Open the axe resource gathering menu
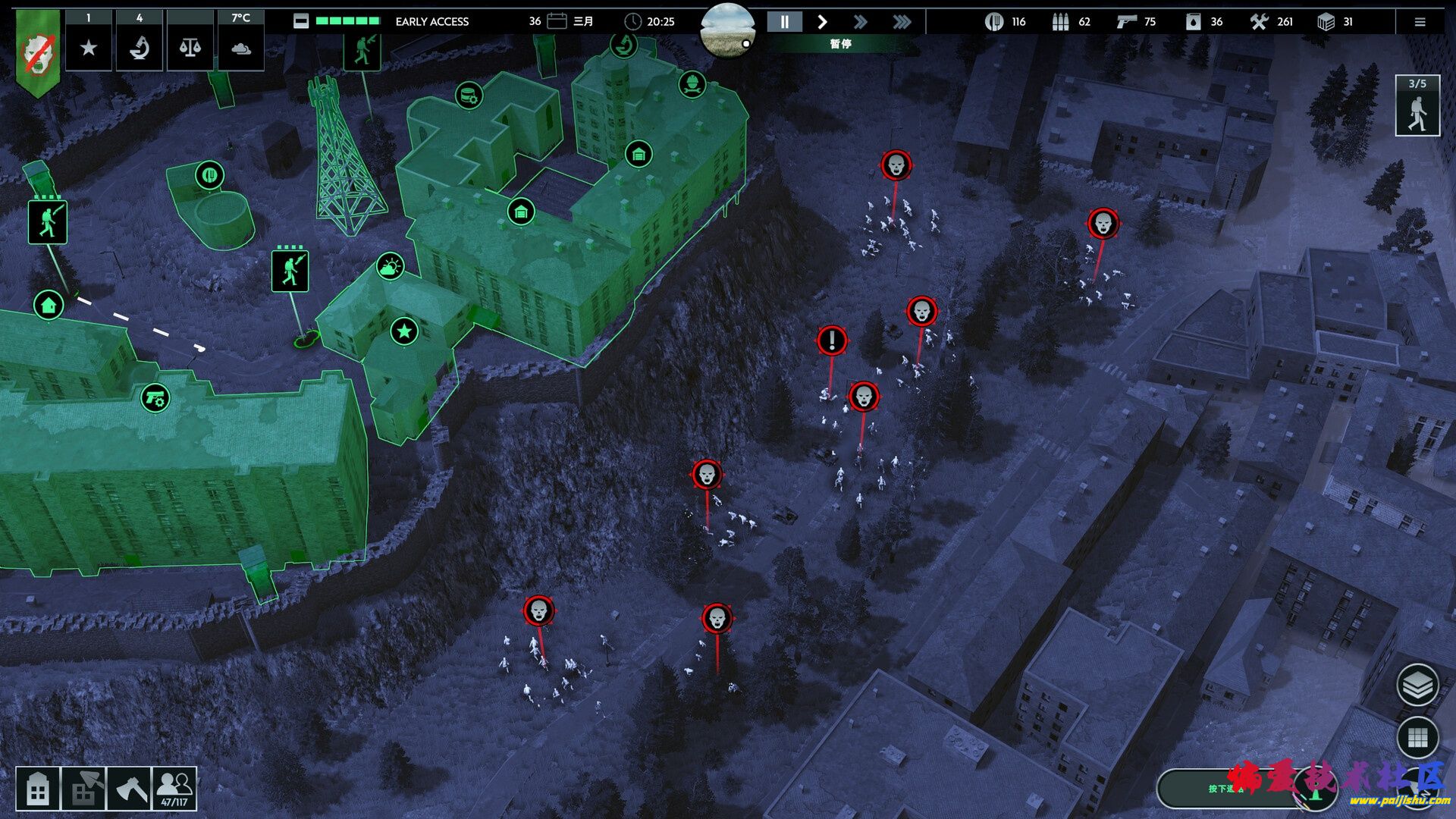Viewport: 1456px width, 819px height. [129, 789]
